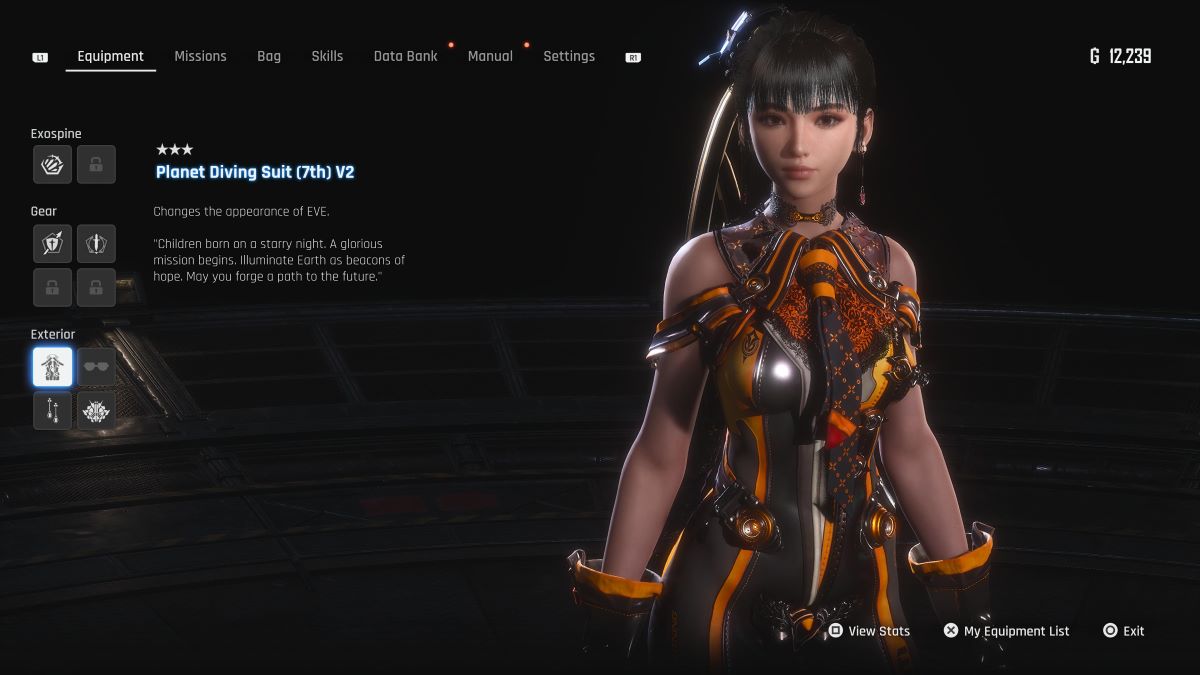Viewport: 1200px width, 675px height.
Task: Open the Bag tab
Action: tap(269, 56)
